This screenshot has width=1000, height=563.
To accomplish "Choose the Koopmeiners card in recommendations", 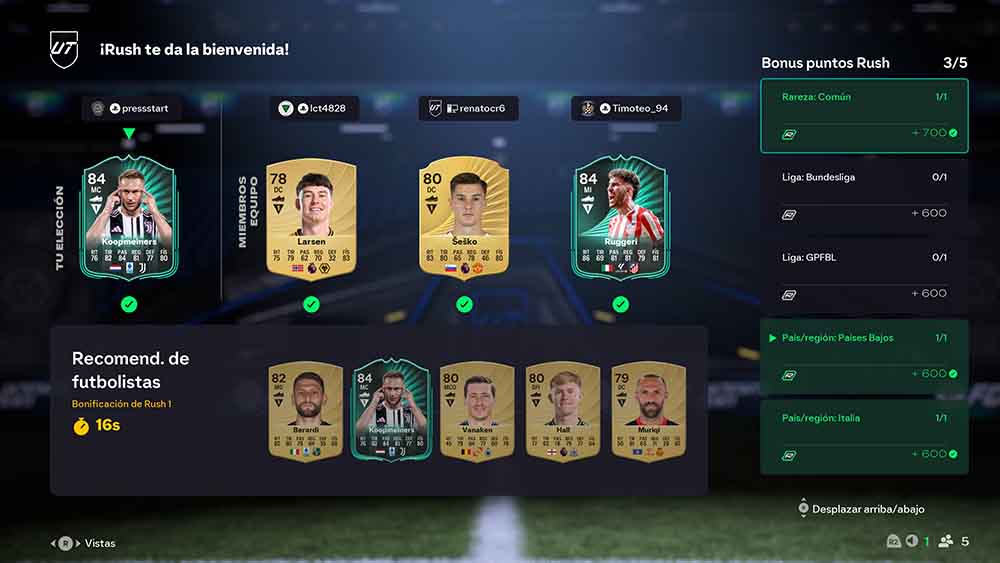I will coord(391,410).
